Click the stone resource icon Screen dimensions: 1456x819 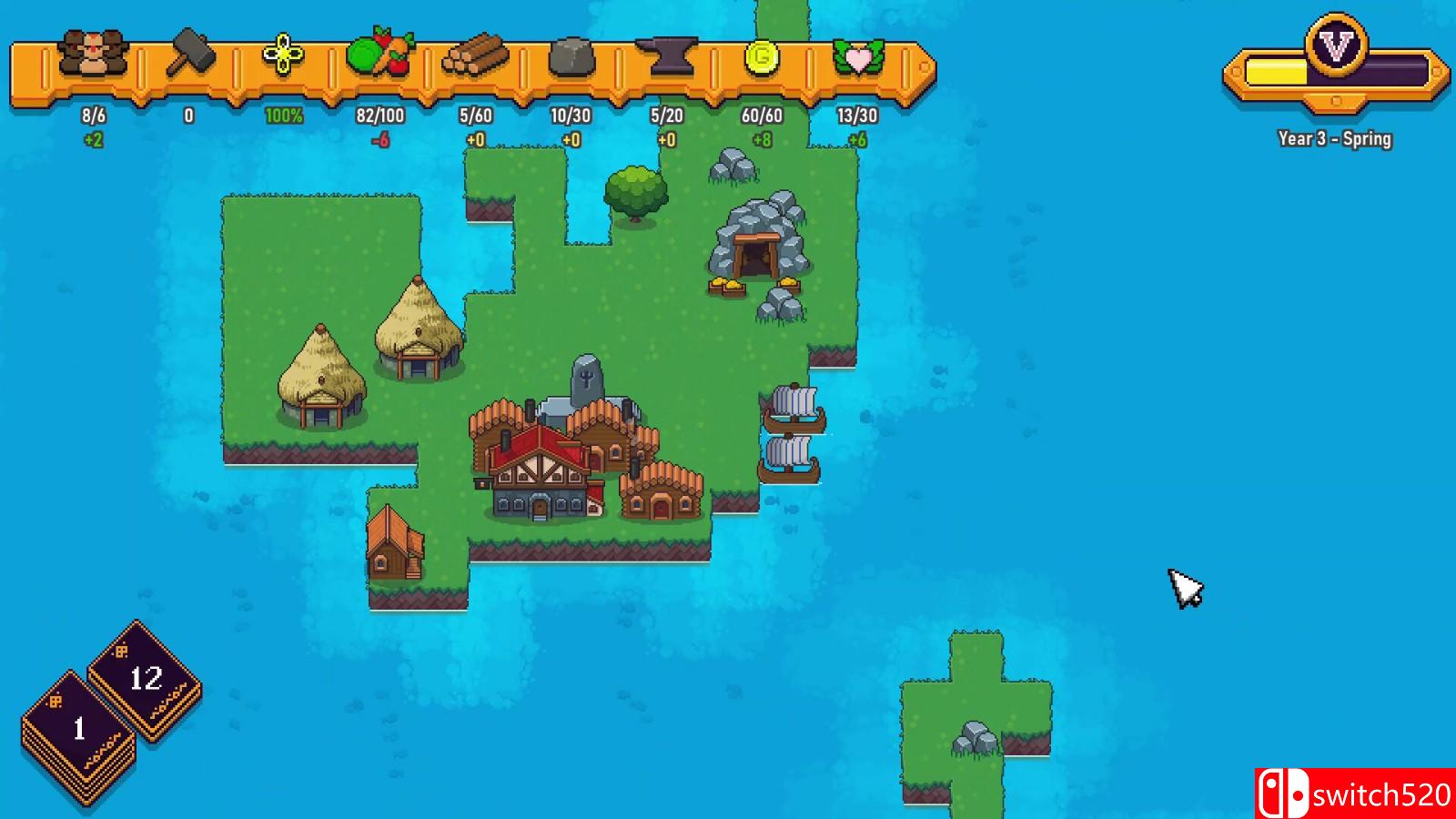click(x=571, y=57)
